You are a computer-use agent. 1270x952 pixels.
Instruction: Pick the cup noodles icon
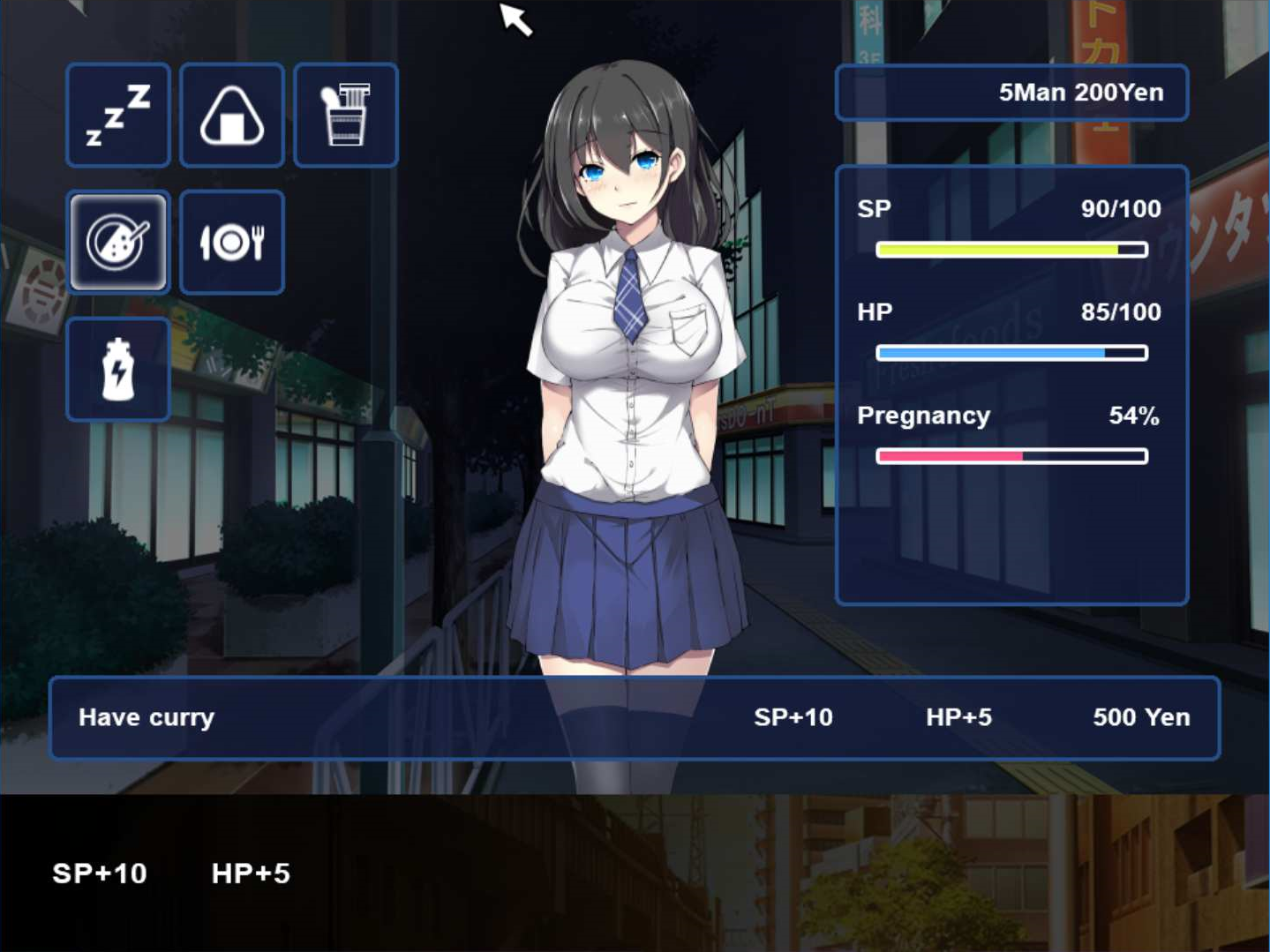pyautogui.click(x=345, y=116)
